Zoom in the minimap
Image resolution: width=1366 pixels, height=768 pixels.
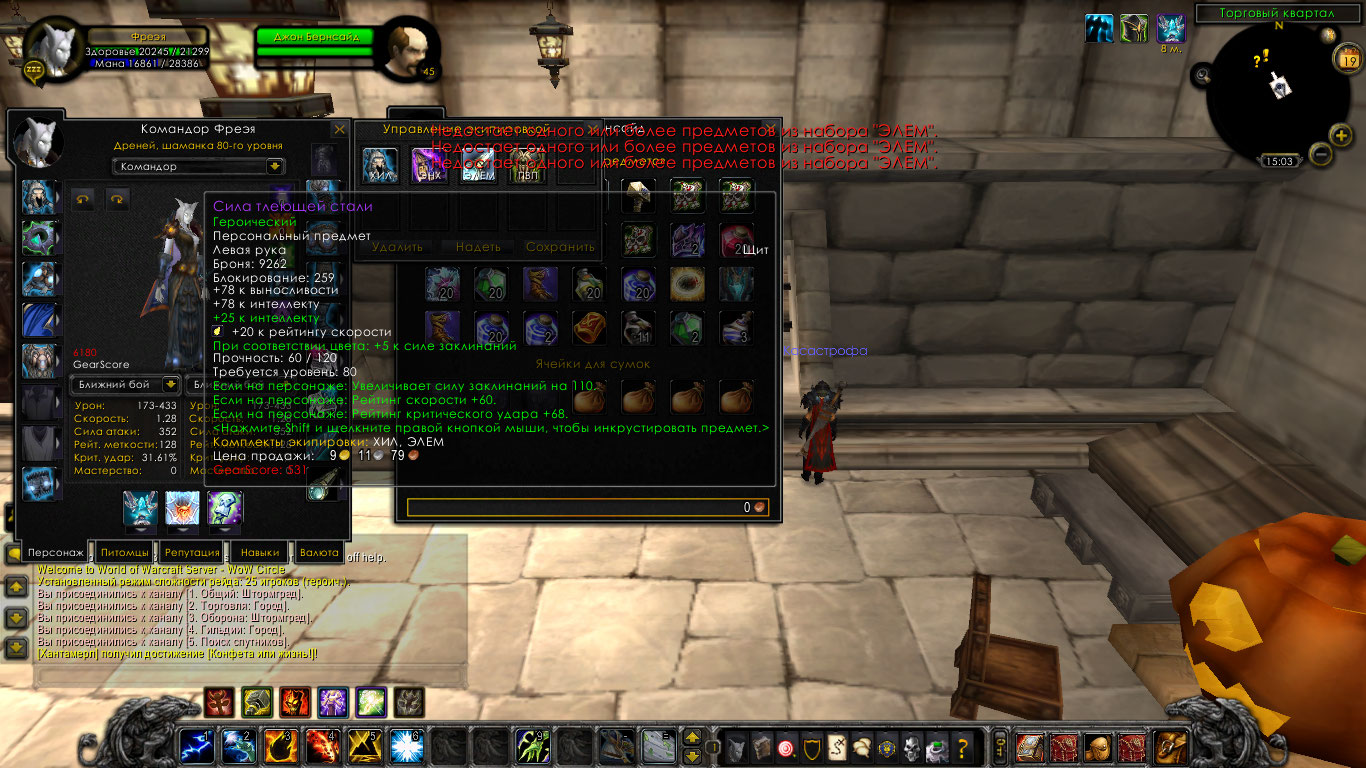point(1340,135)
